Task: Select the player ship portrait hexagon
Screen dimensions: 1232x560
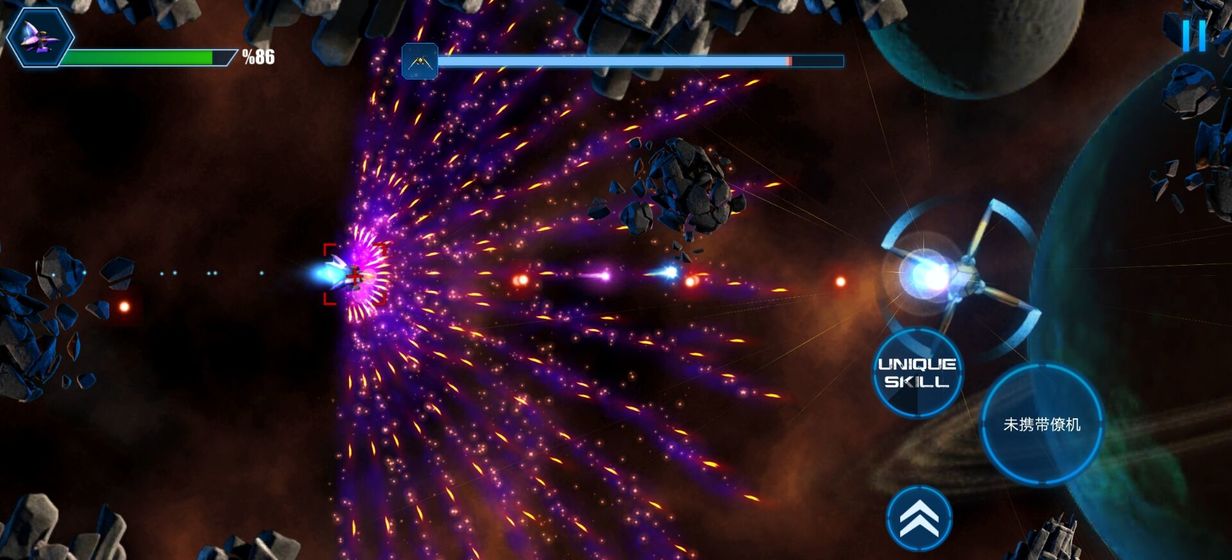Action: [40, 37]
